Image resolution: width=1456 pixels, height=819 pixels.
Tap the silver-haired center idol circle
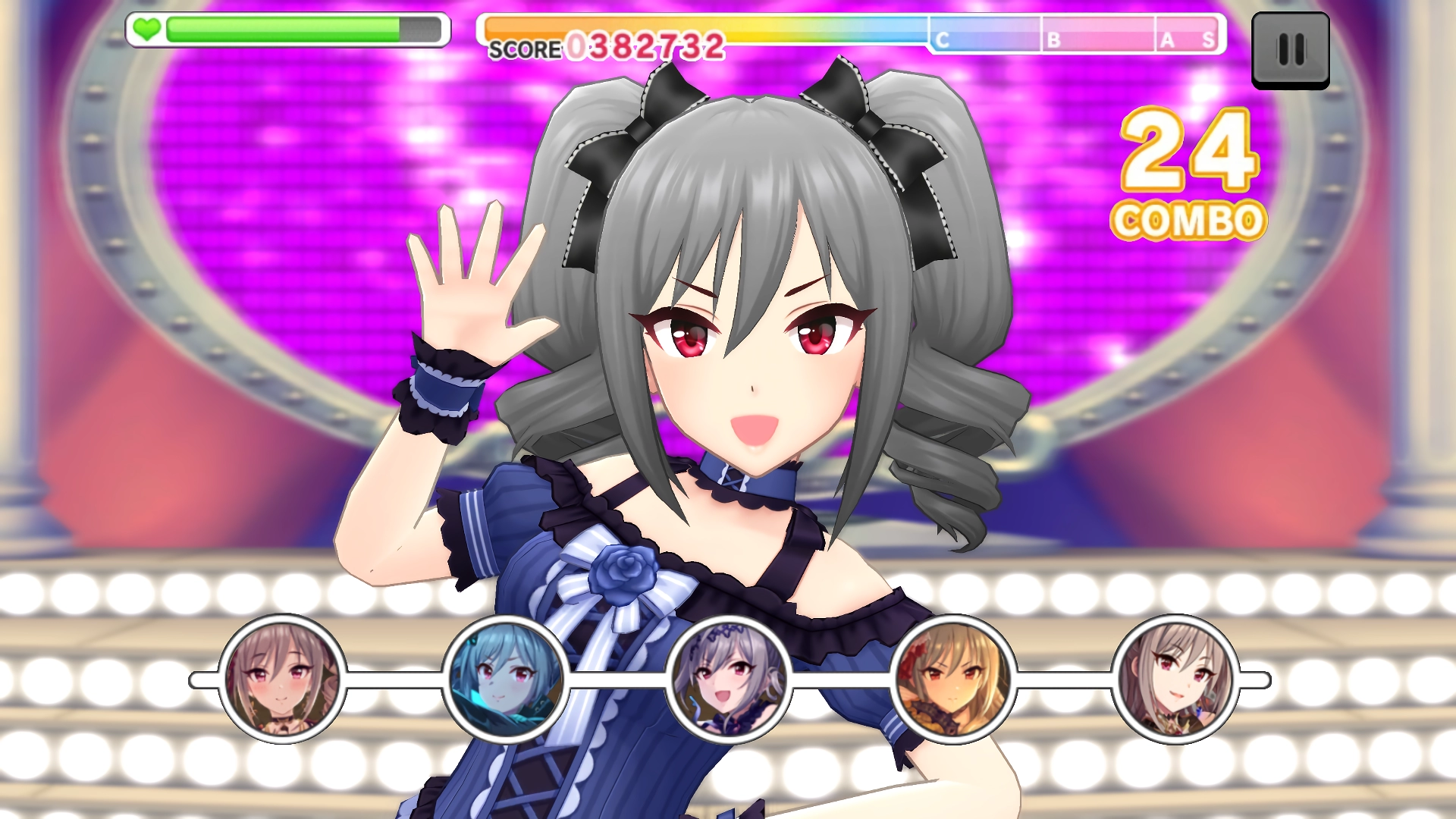[x=729, y=679]
